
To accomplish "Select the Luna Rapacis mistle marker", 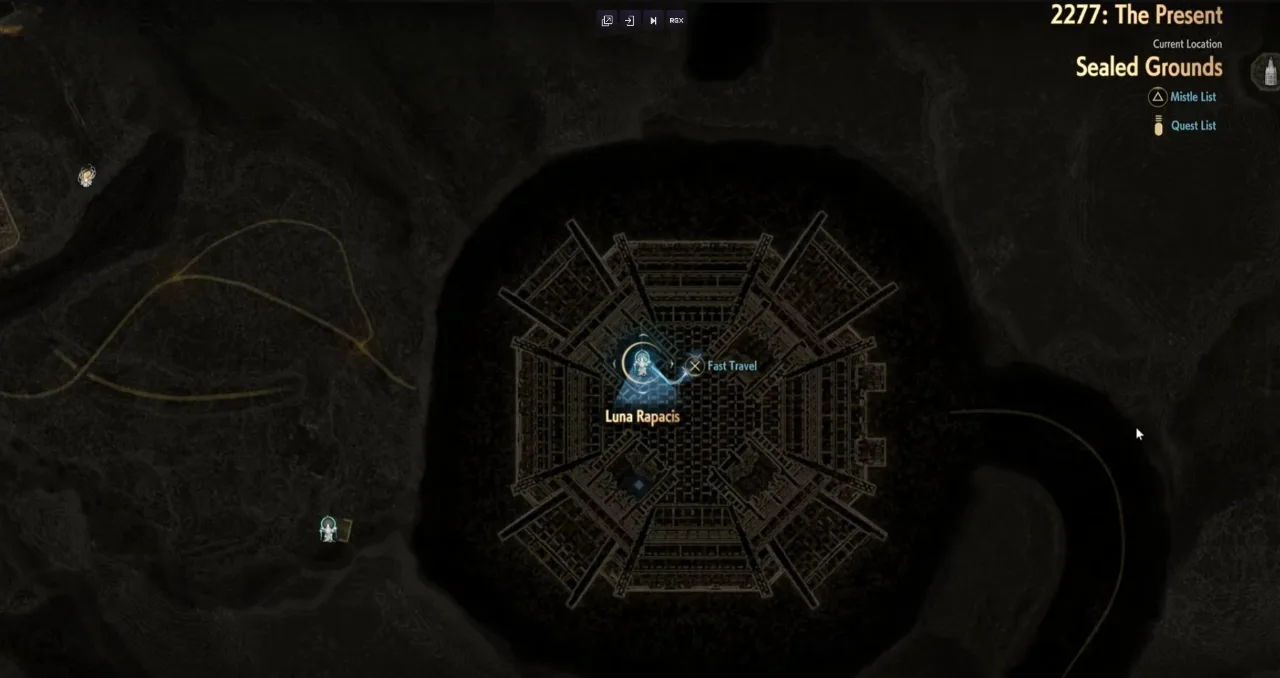I will [641, 364].
